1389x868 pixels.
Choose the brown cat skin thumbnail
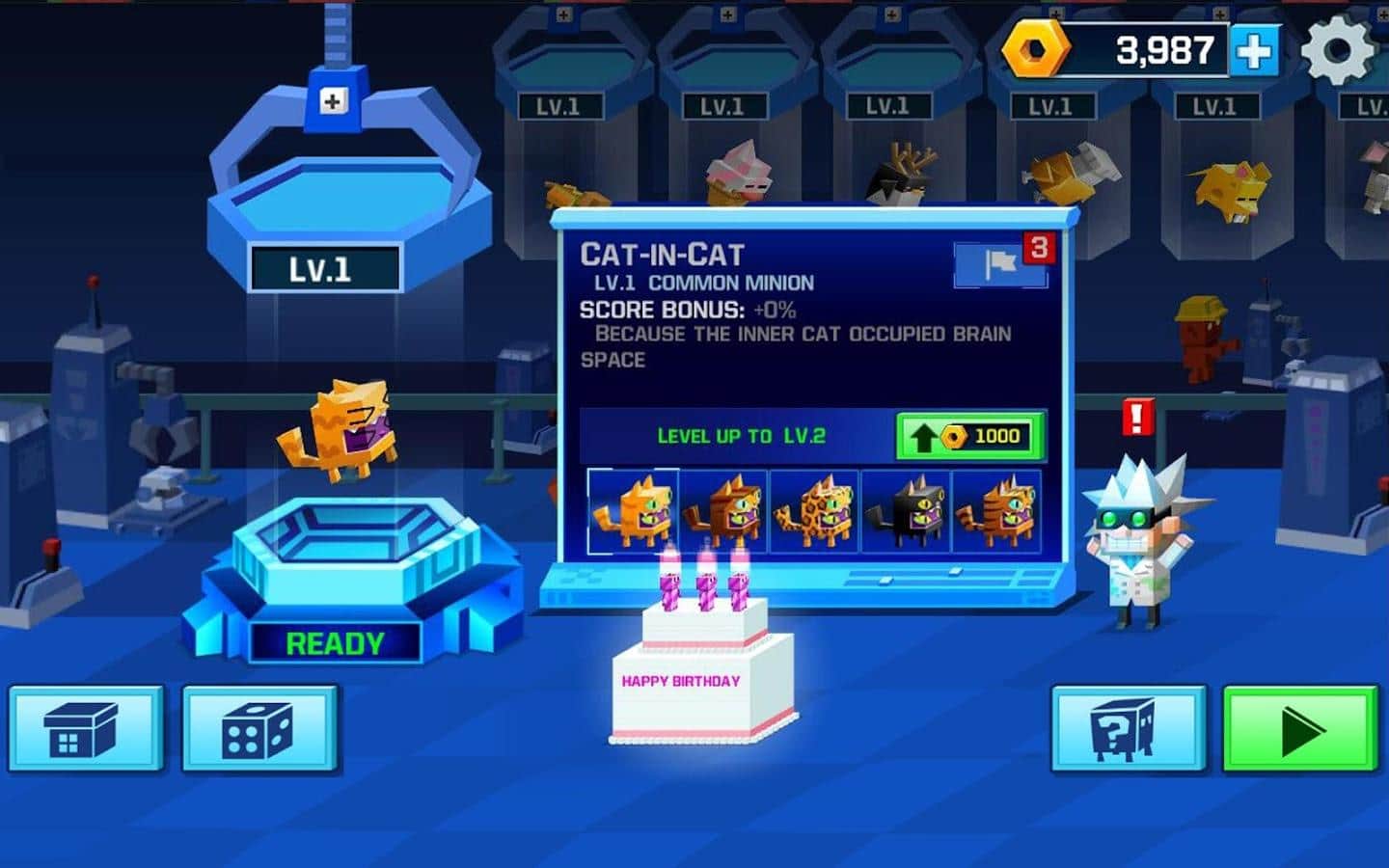[723, 512]
